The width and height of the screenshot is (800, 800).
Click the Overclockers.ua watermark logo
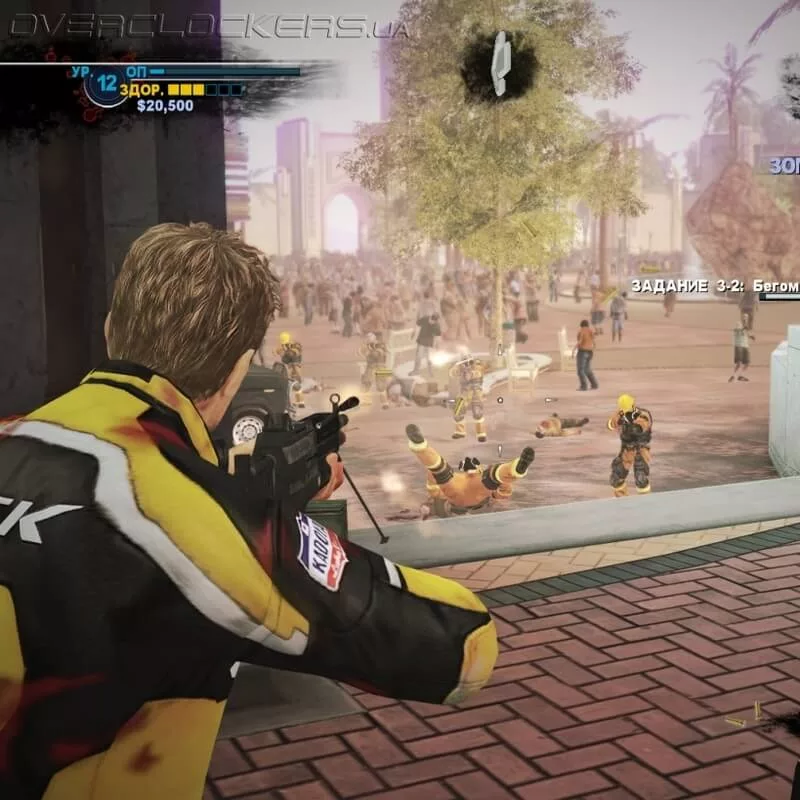tap(208, 27)
